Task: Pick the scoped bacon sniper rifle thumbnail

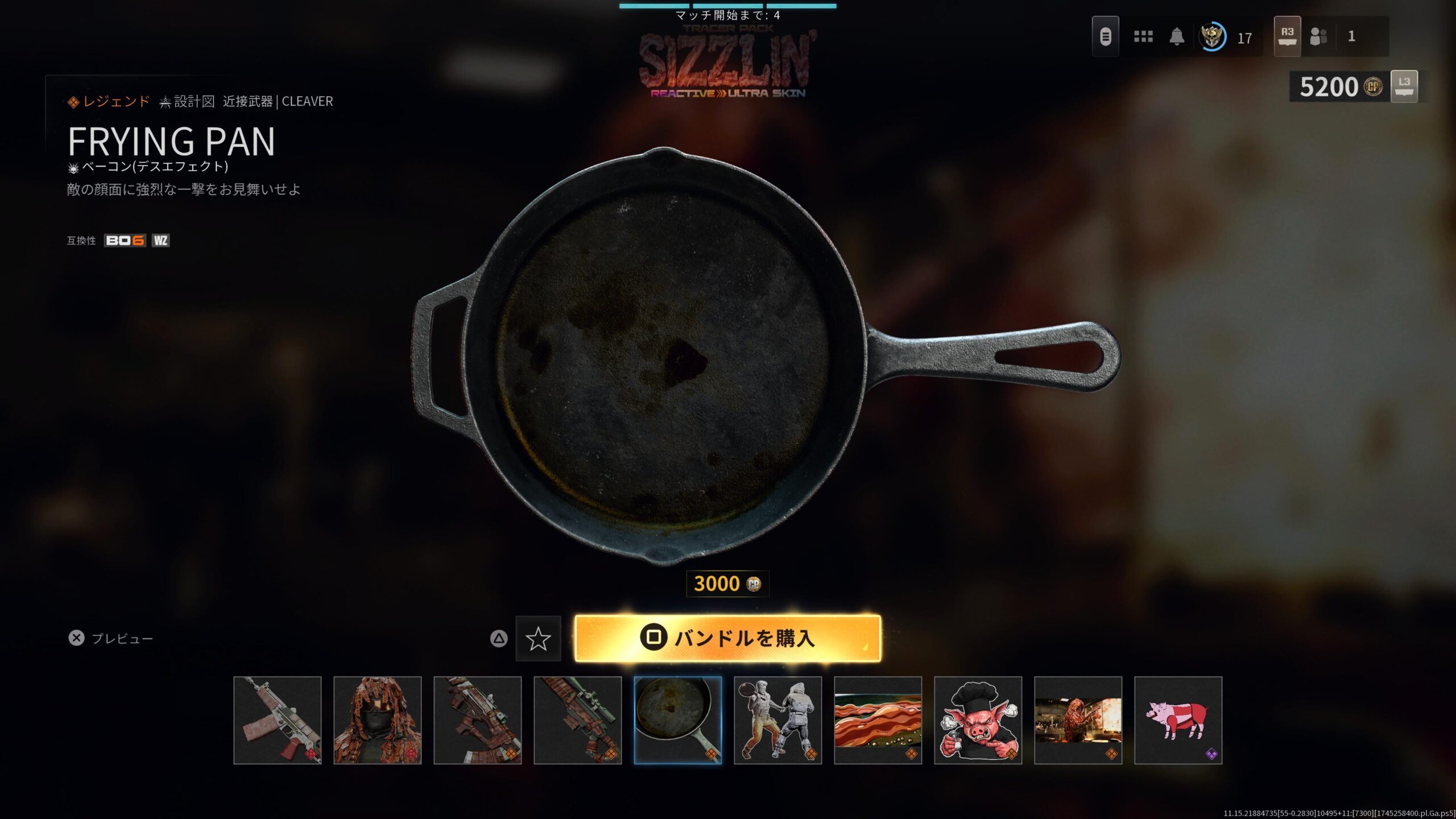Action: 578,720
